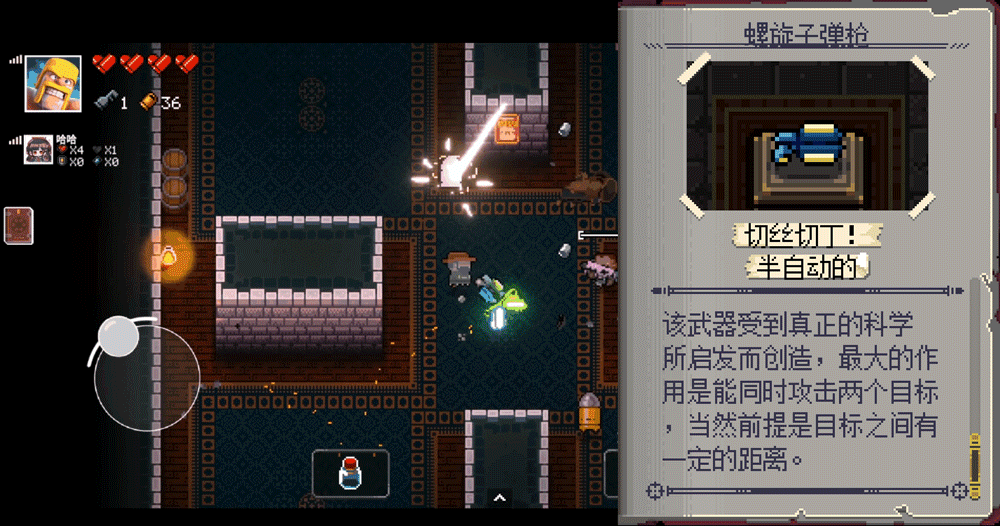The image size is (1000, 526).
Task: Use the red-capped potion item slot
Action: pos(350,474)
